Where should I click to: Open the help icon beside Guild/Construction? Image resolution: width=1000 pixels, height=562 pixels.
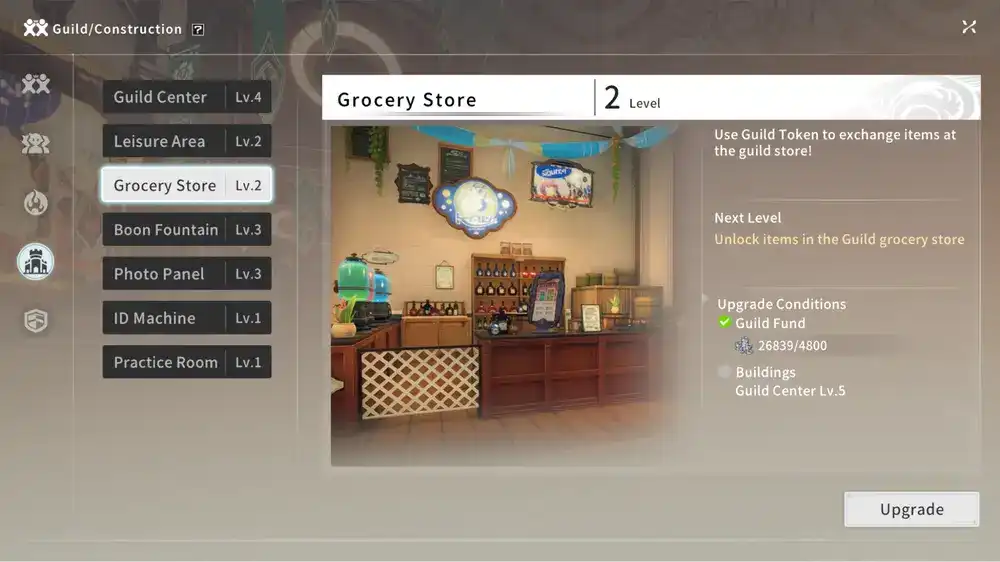pyautogui.click(x=198, y=29)
